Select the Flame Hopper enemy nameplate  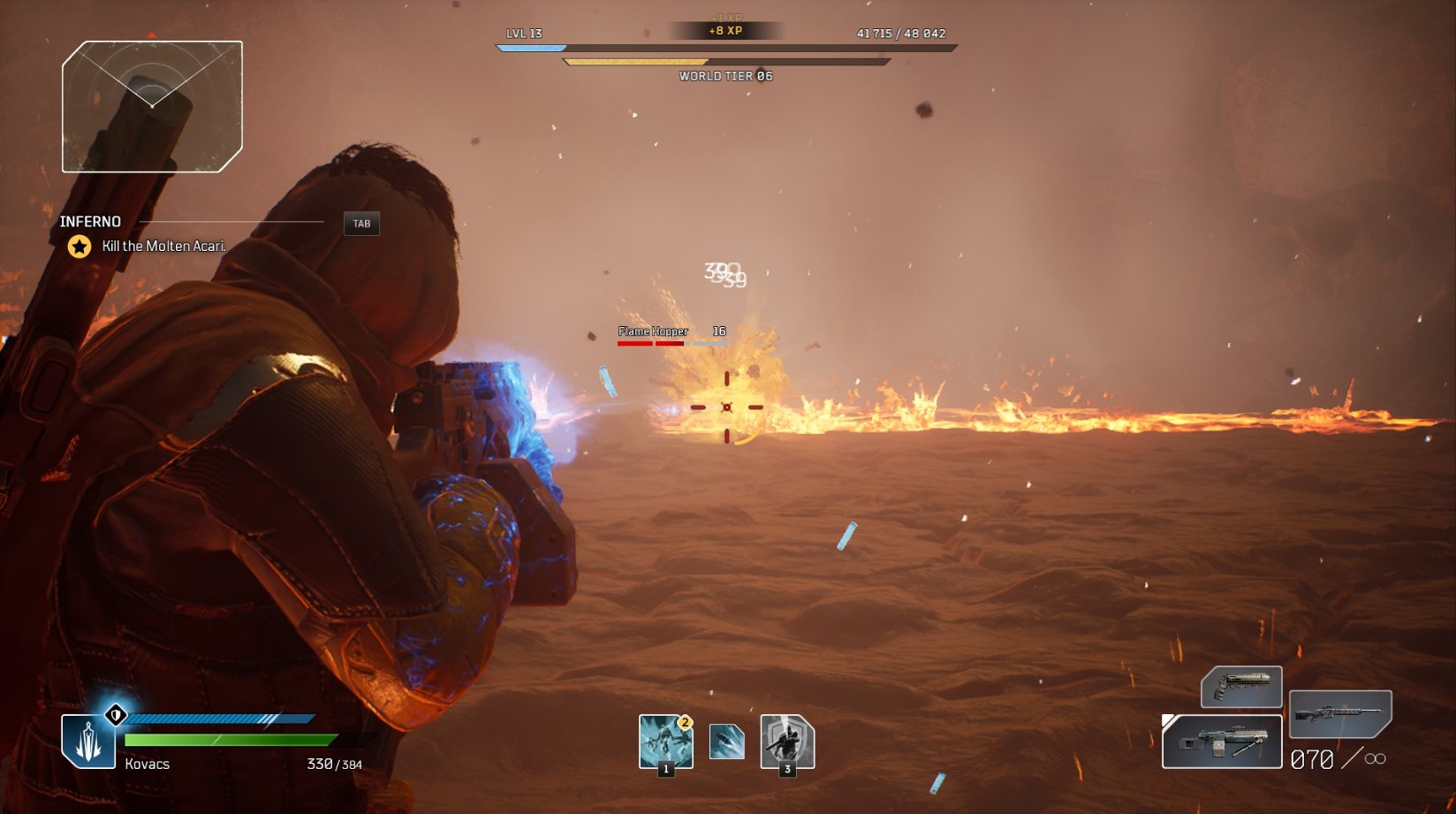click(x=652, y=330)
